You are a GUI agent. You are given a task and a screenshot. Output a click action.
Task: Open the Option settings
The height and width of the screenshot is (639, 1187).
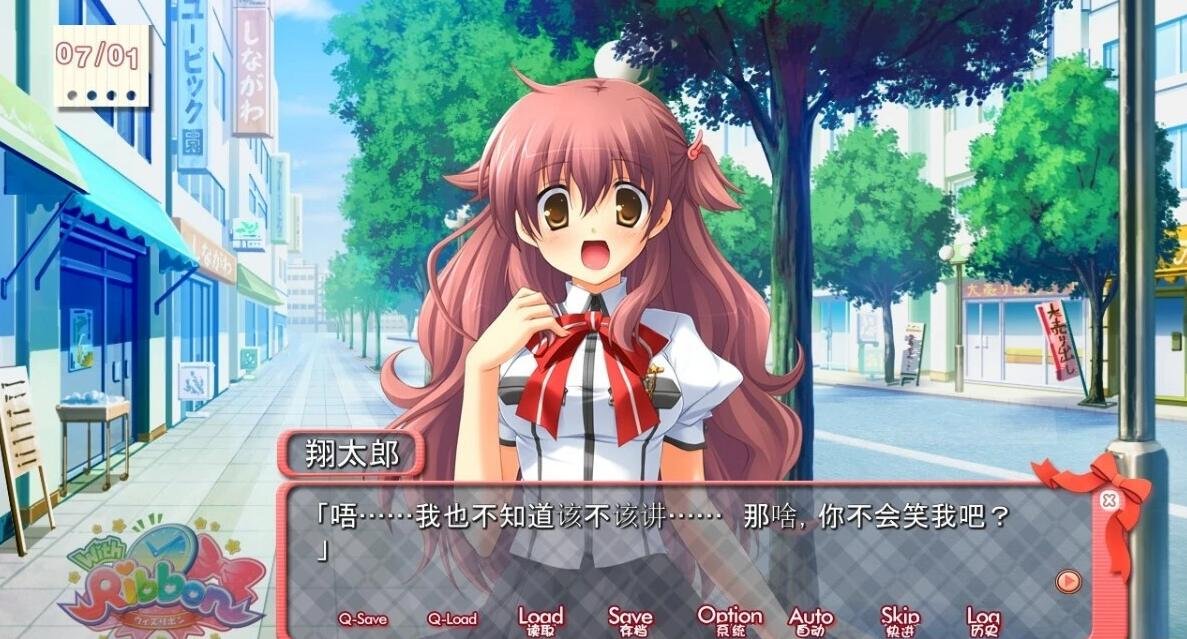point(729,620)
